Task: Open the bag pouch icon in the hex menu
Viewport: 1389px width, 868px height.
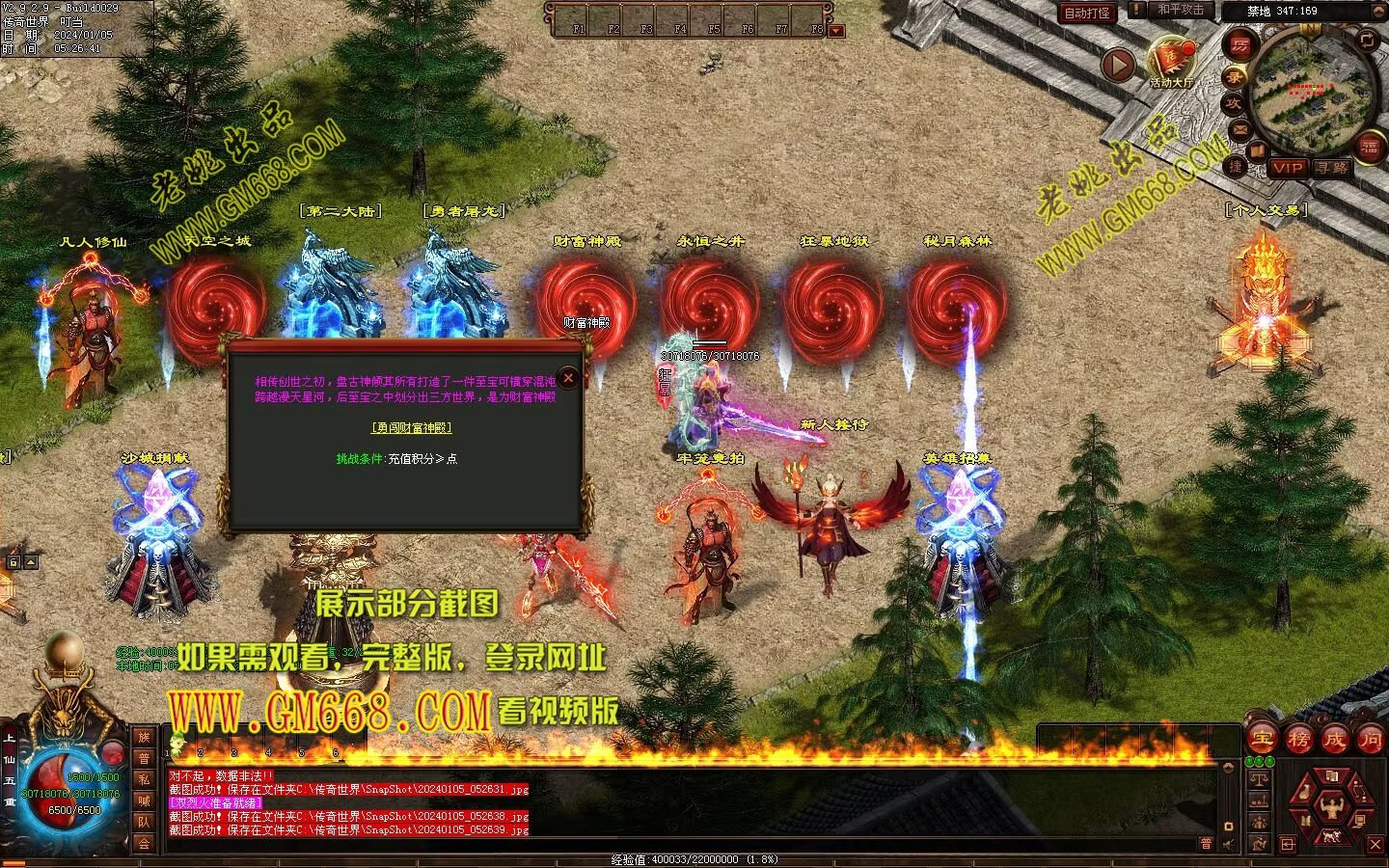Action: pyautogui.click(x=1305, y=795)
